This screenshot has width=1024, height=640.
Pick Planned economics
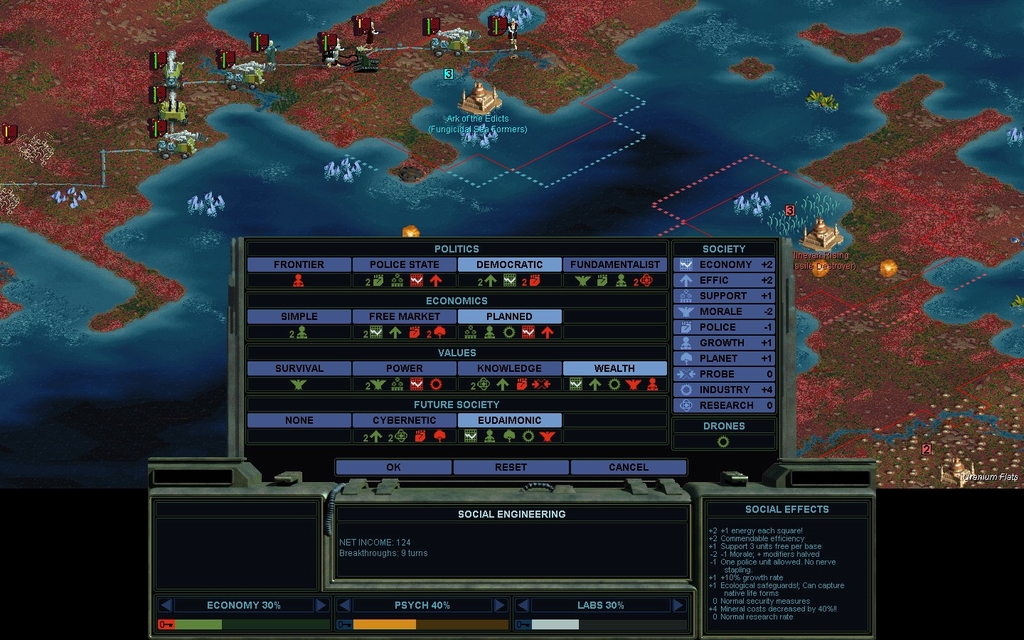point(509,317)
